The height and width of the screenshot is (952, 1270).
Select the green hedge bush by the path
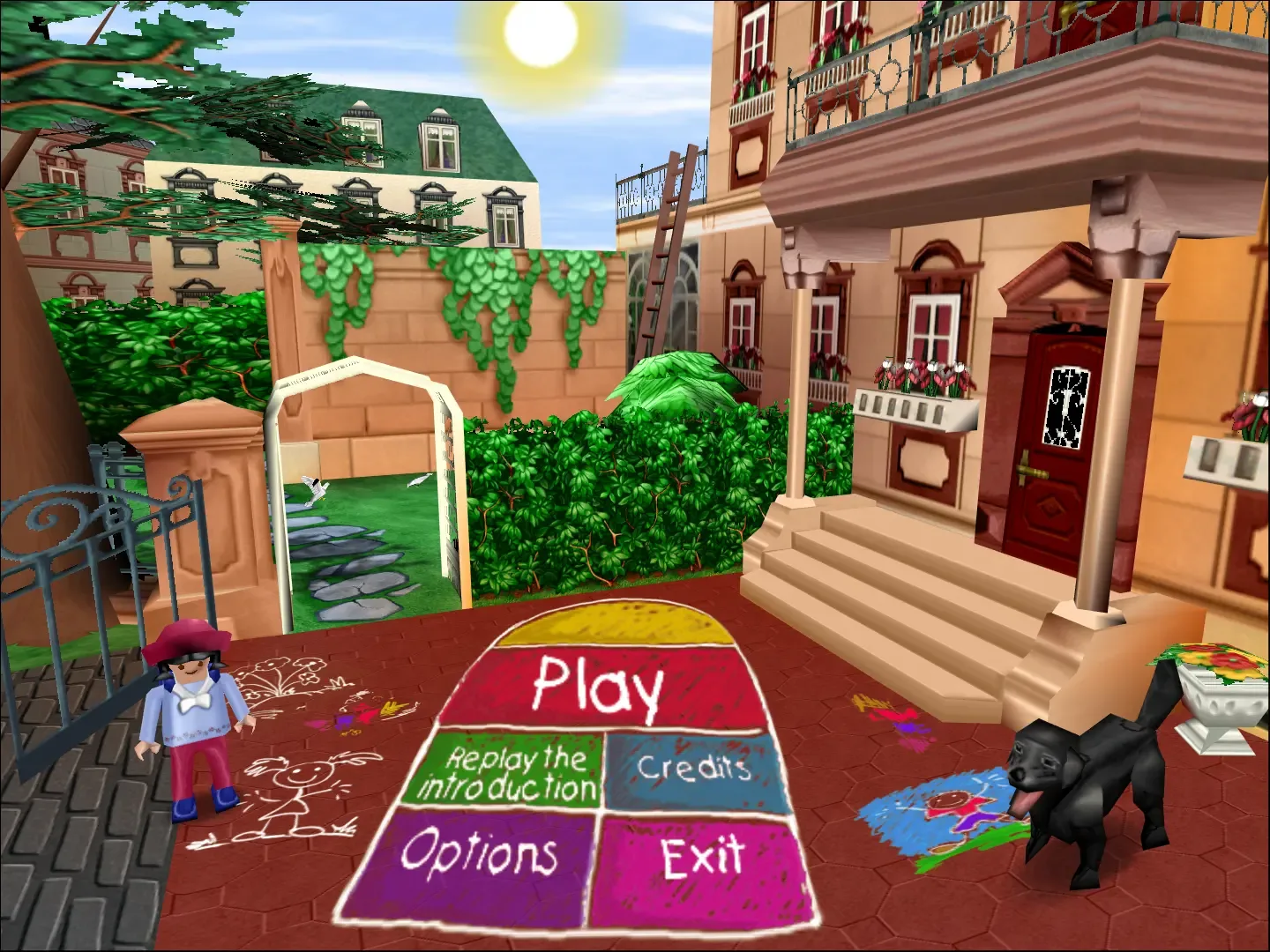pos(617,485)
